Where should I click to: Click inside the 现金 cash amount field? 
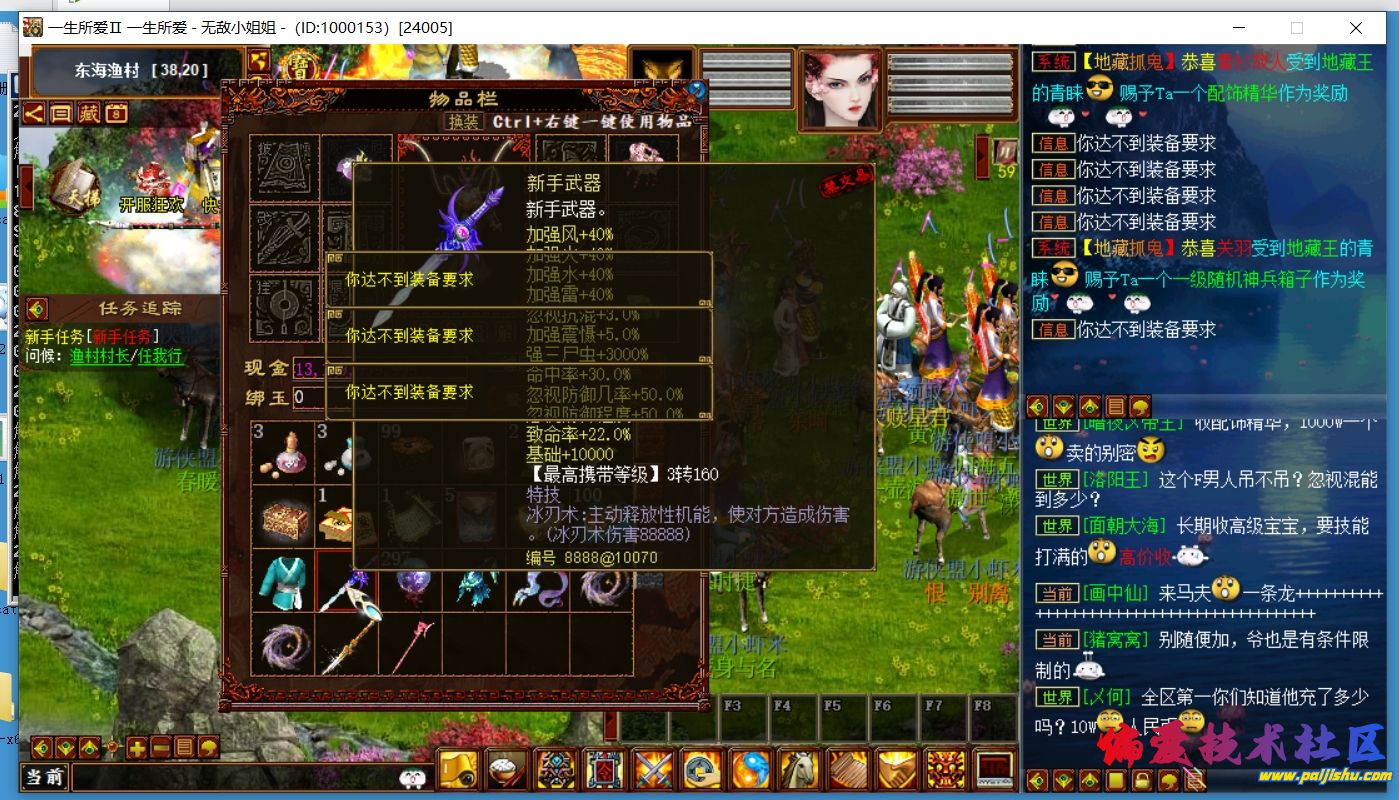point(310,368)
